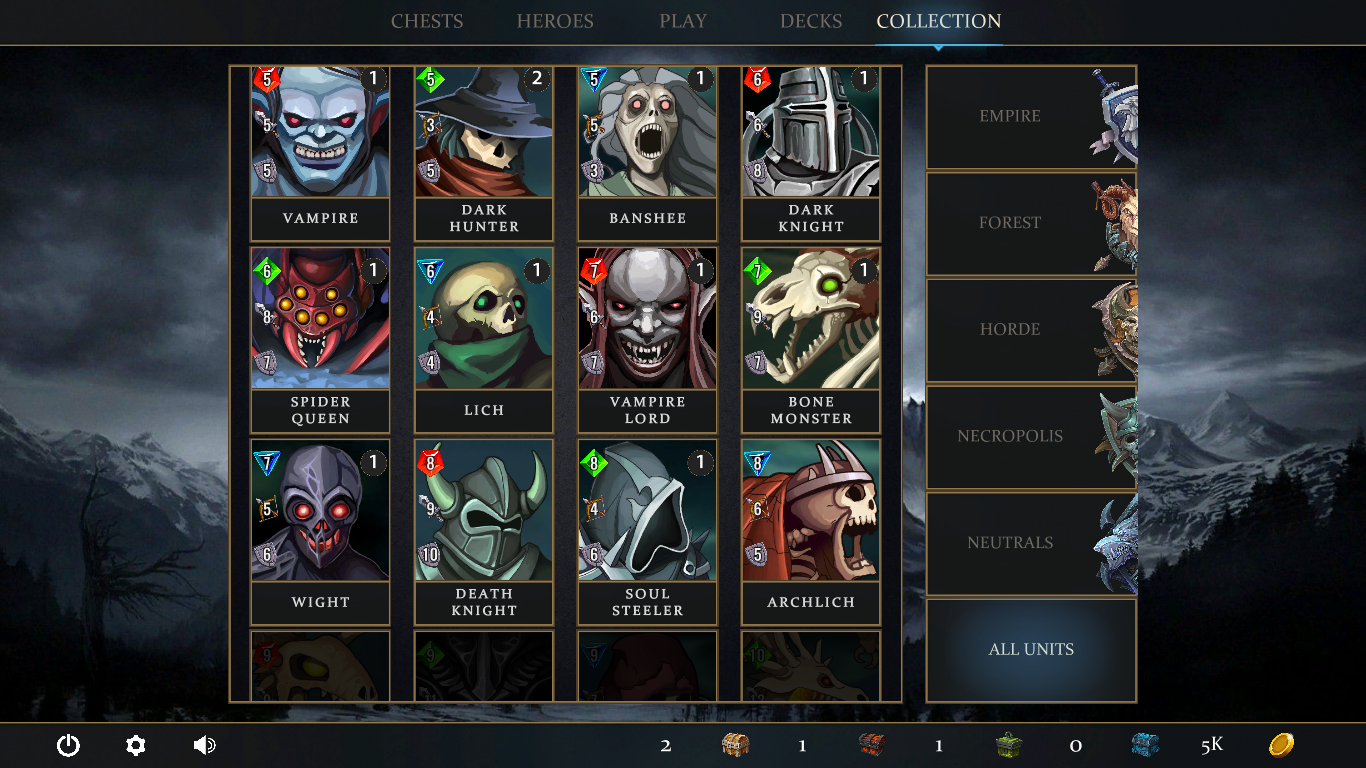
Task: Switch to the Heroes tab
Action: [x=555, y=21]
